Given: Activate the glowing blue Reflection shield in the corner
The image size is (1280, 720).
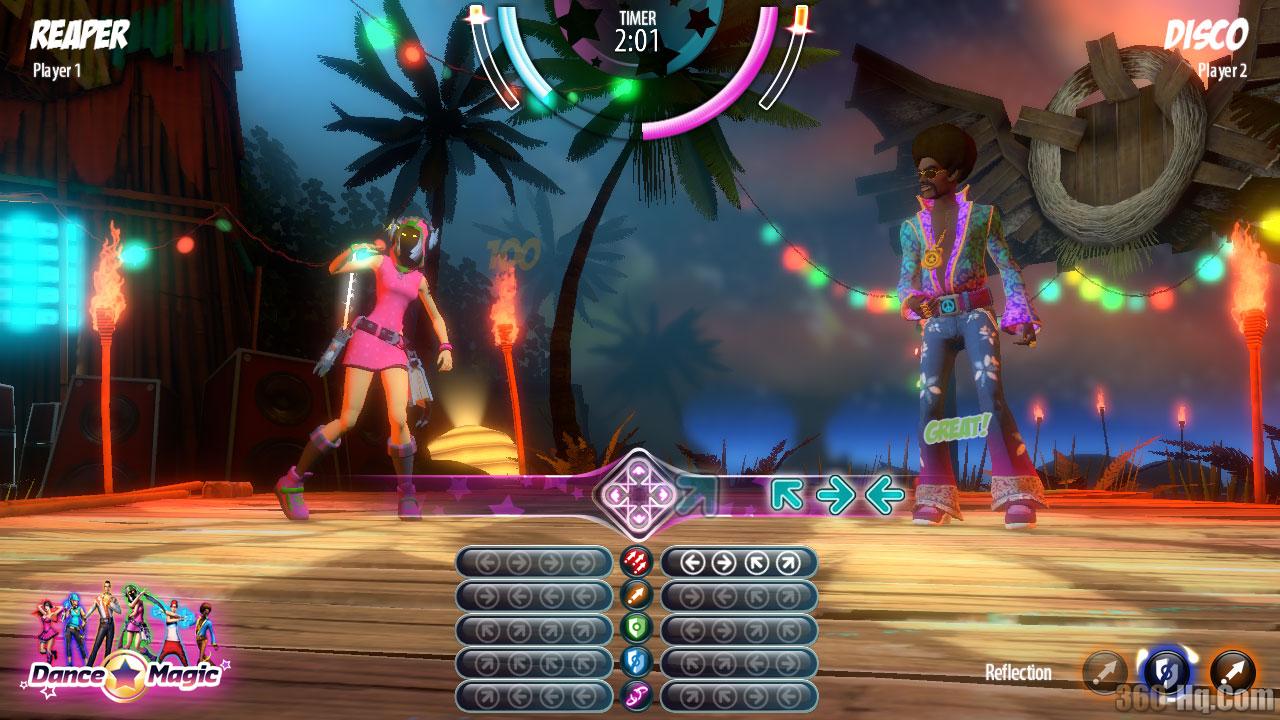Looking at the screenshot, I should click(1166, 672).
